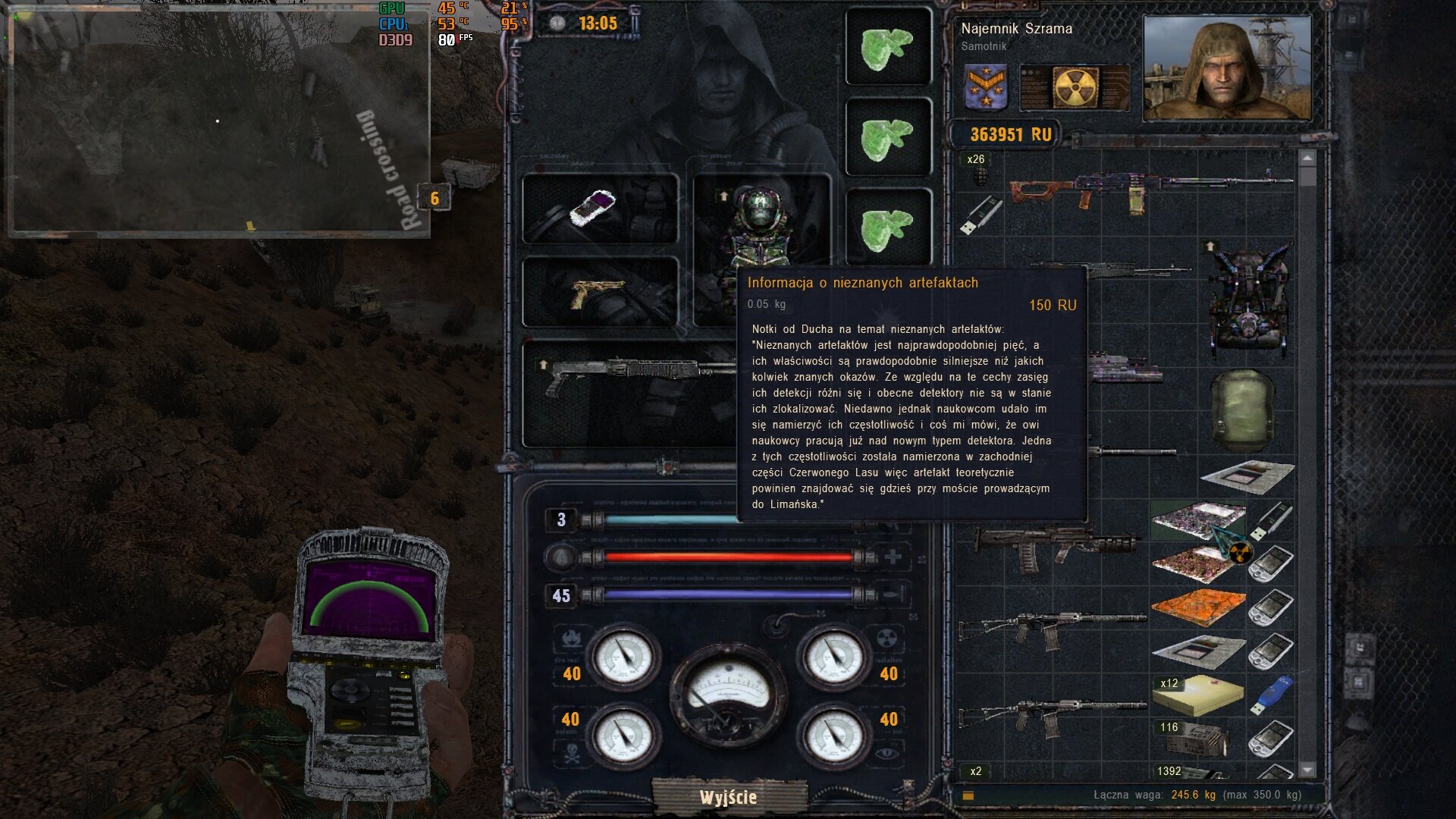Select the equipped detector slot
Image resolution: width=1456 pixels, height=819 pixels.
click(x=600, y=209)
